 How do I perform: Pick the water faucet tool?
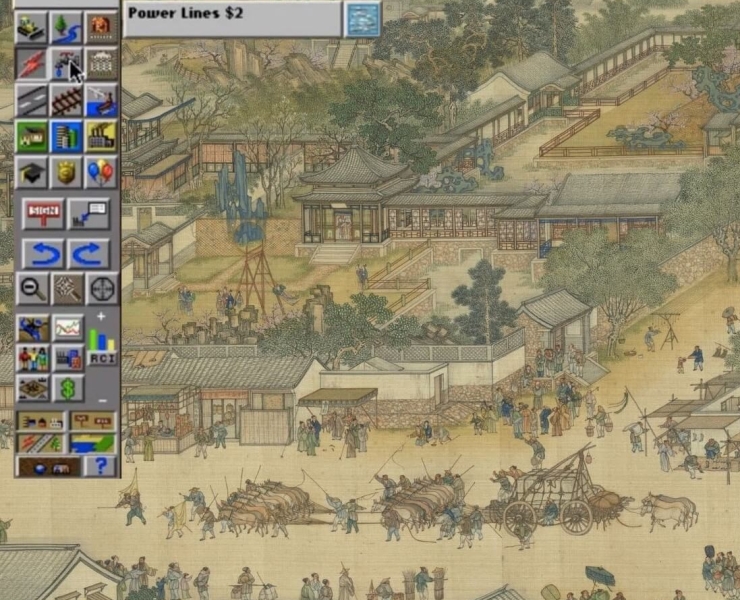pyautogui.click(x=66, y=62)
